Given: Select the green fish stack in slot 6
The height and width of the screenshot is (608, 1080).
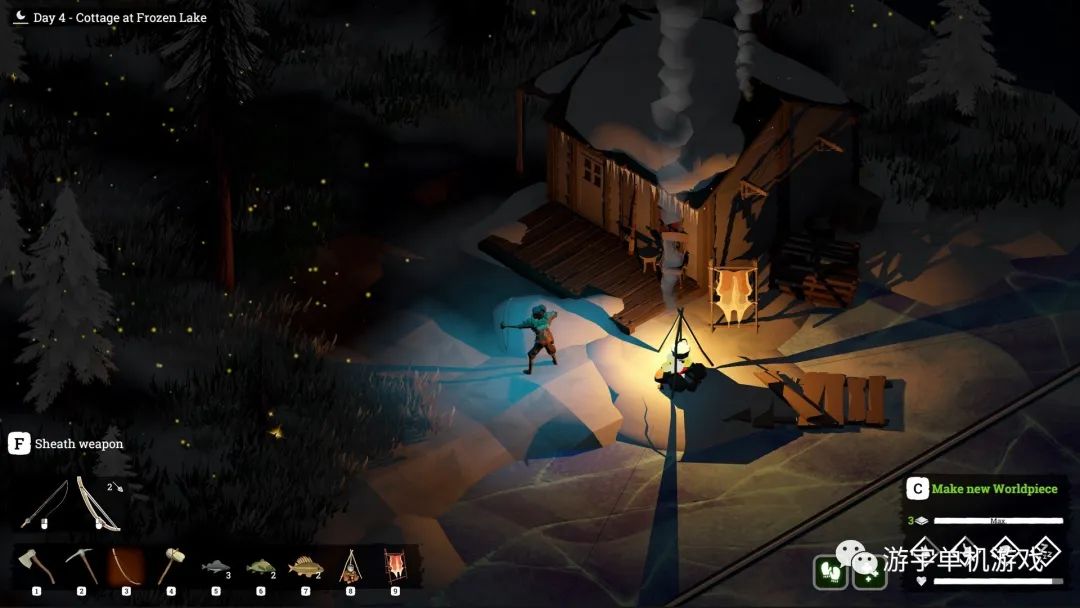Looking at the screenshot, I should (260, 567).
